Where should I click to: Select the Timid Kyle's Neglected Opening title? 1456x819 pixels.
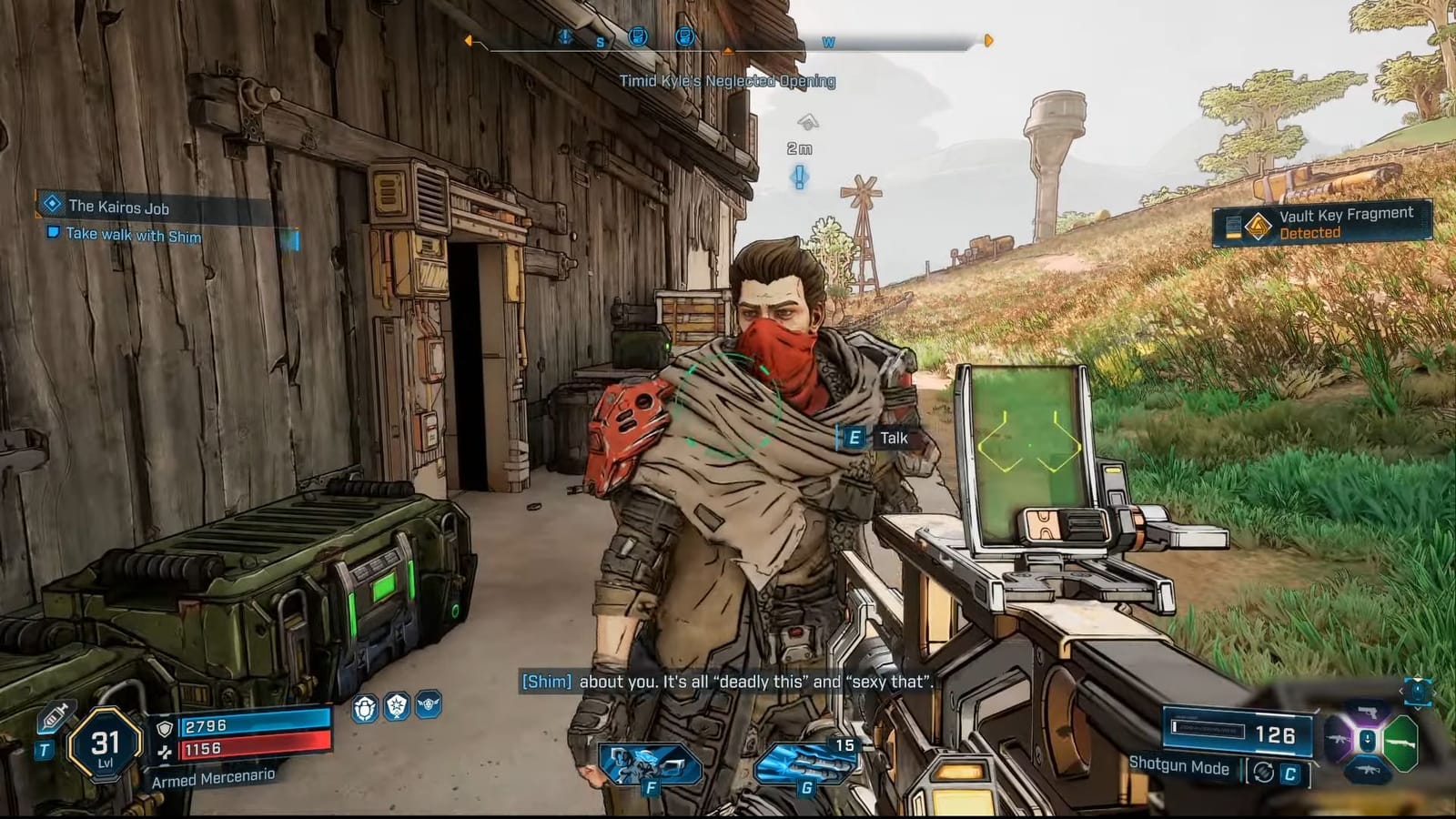point(728,80)
